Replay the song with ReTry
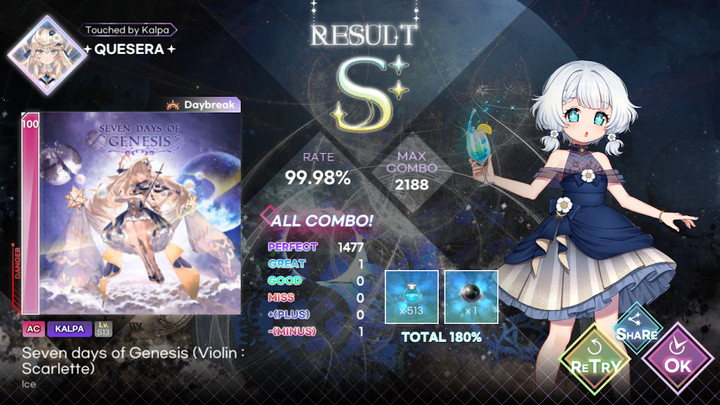This screenshot has width=720, height=405. [594, 362]
